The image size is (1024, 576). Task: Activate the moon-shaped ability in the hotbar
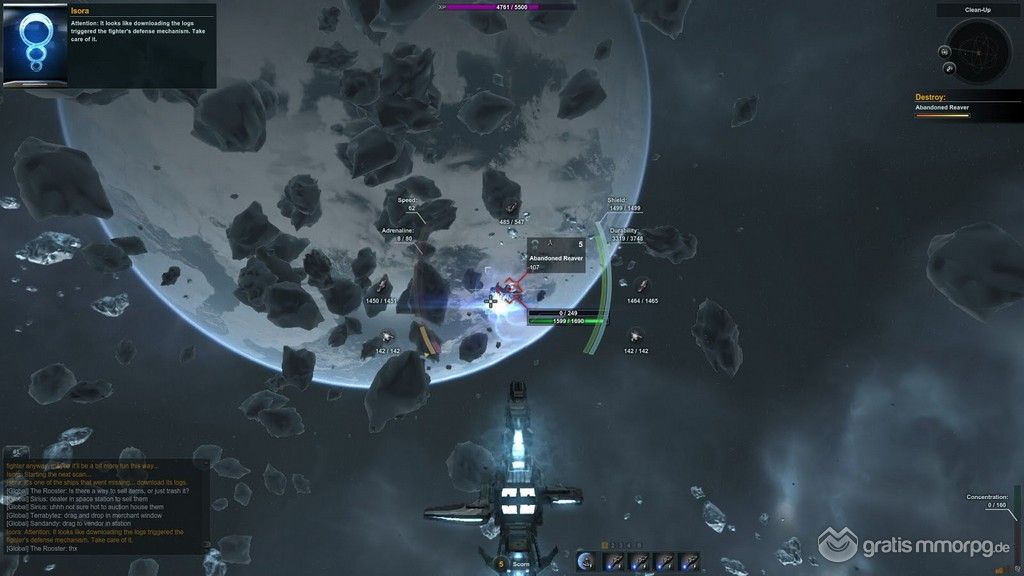point(586,561)
